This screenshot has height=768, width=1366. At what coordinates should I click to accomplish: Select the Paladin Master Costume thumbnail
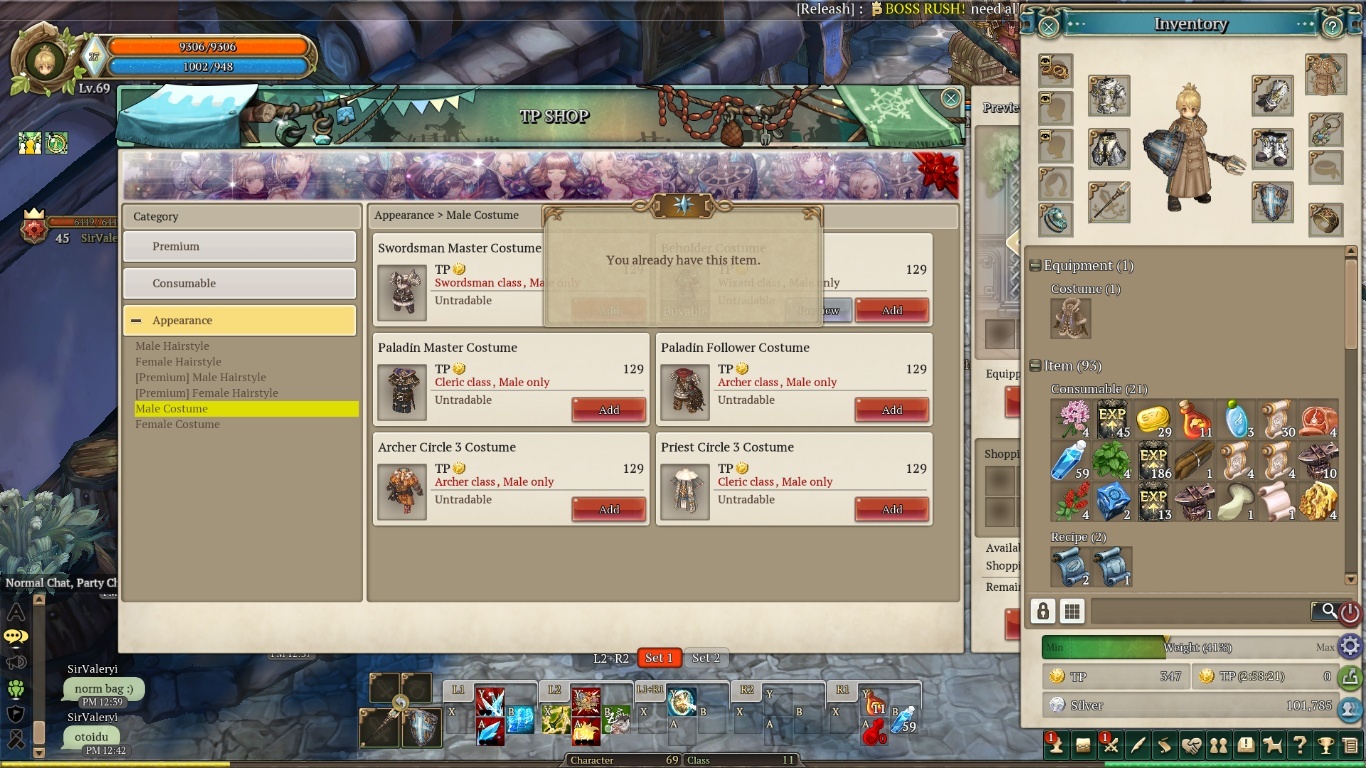point(403,391)
